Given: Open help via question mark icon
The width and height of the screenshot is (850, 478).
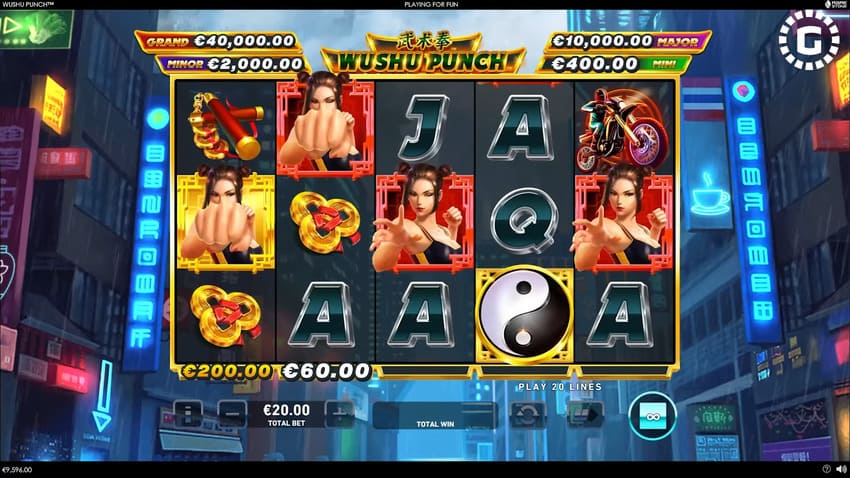Looking at the screenshot, I should 827,469.
